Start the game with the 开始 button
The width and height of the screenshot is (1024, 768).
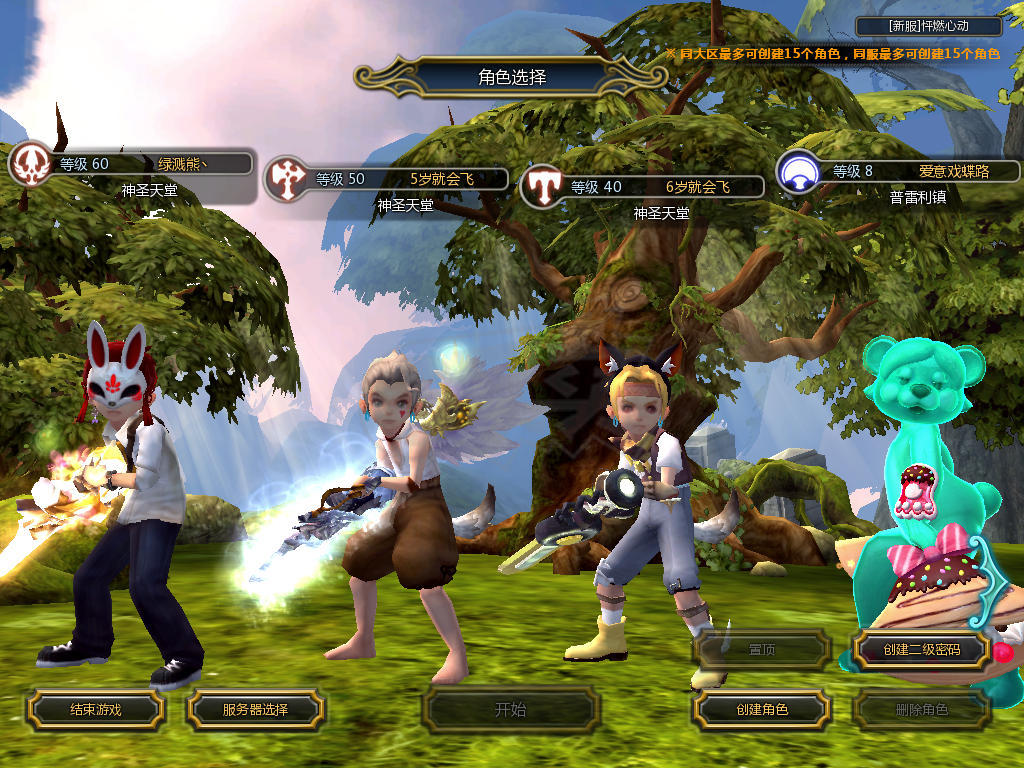click(x=510, y=710)
